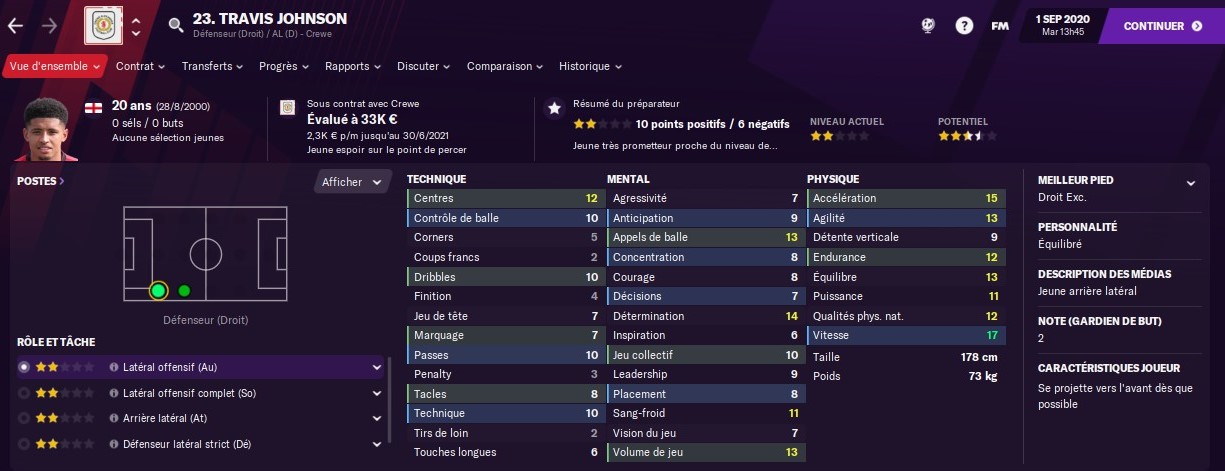Image resolution: width=1225 pixels, height=471 pixels.
Task: Go back using the left arrow
Action: (16, 26)
